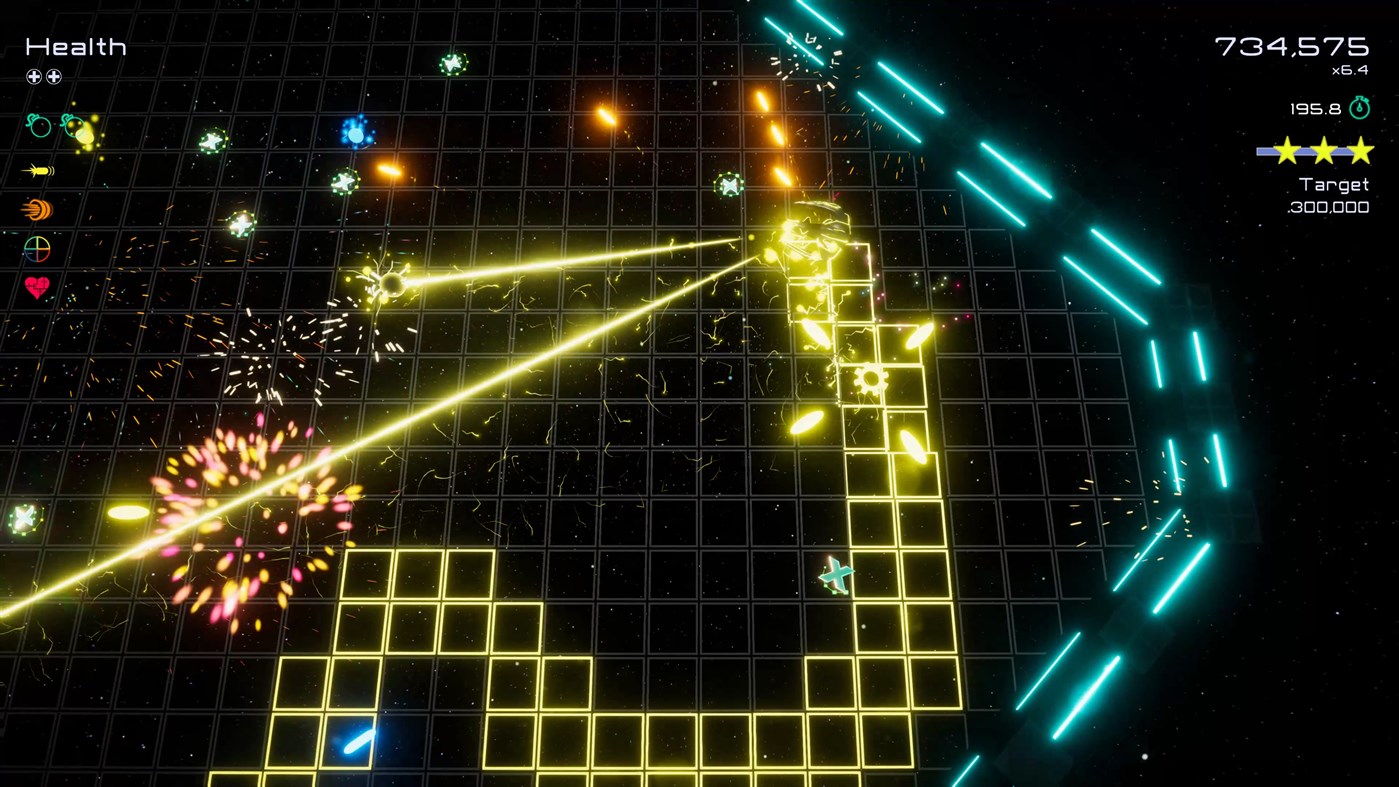Click the rightmost star on the progress bar
Image resolution: width=1399 pixels, height=787 pixels.
tap(1360, 150)
